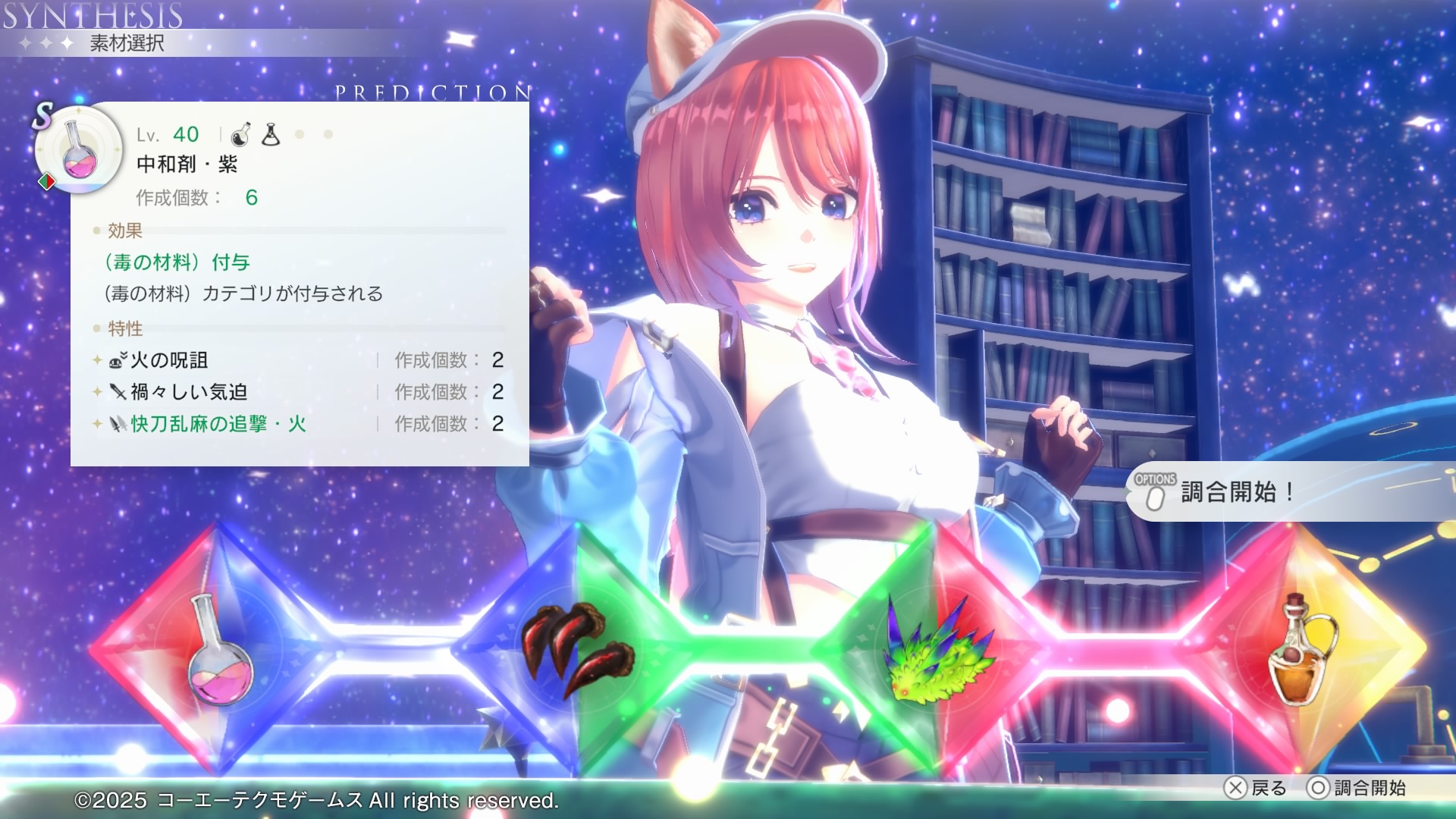Image resolution: width=1456 pixels, height=819 pixels.
Task: Select the 火の呪詛 trait row
Action: pos(300,360)
